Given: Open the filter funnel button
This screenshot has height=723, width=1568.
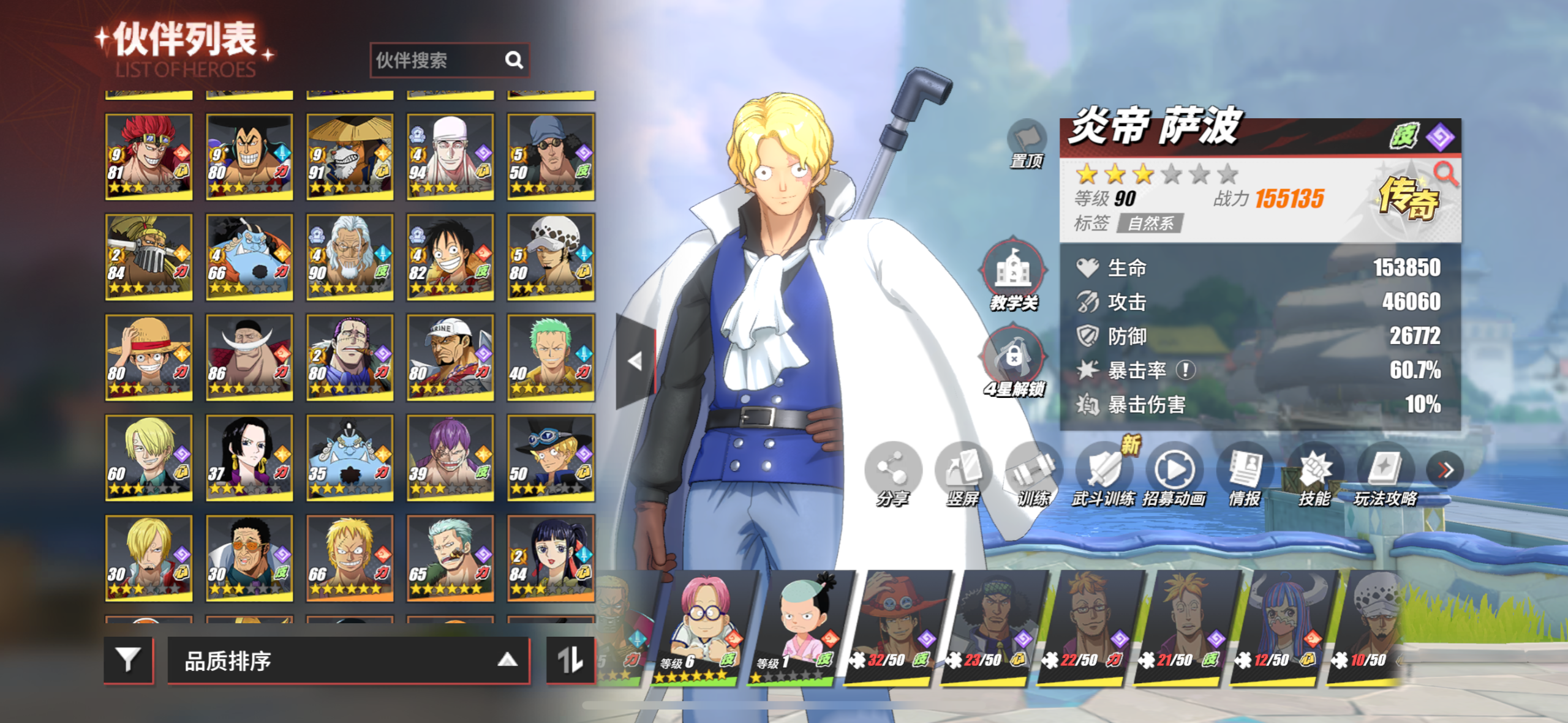Looking at the screenshot, I should pos(128,660).
